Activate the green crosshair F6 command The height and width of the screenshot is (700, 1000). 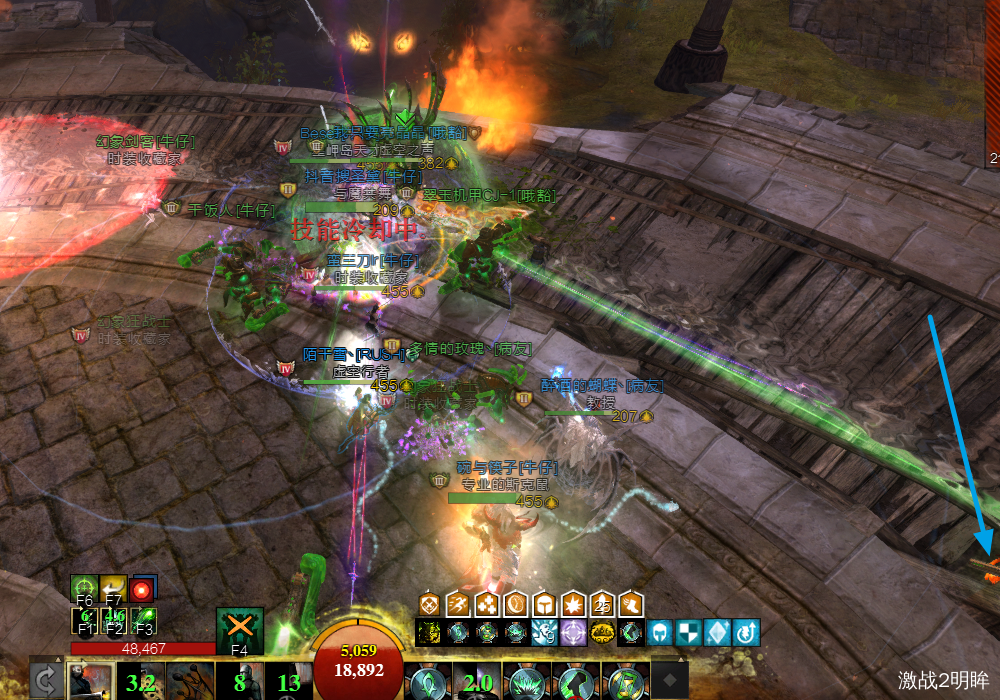pos(84,588)
